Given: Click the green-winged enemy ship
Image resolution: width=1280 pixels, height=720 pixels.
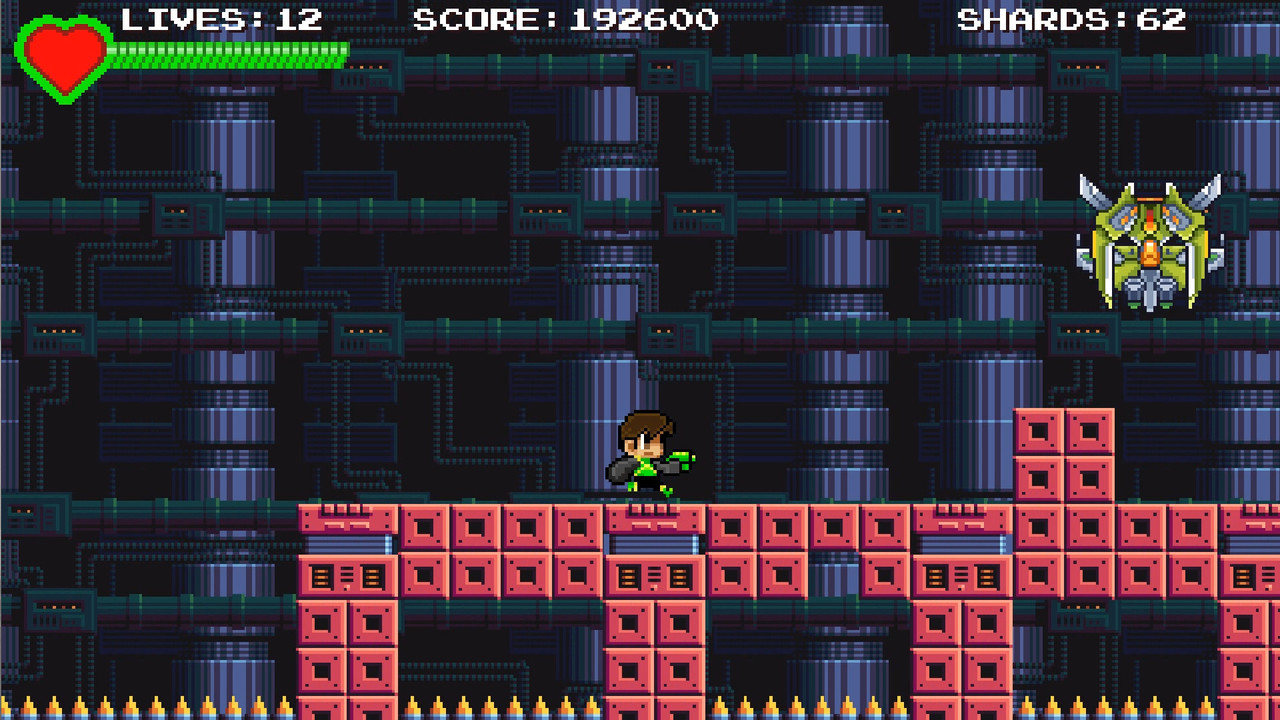Looking at the screenshot, I should click(x=1150, y=240).
